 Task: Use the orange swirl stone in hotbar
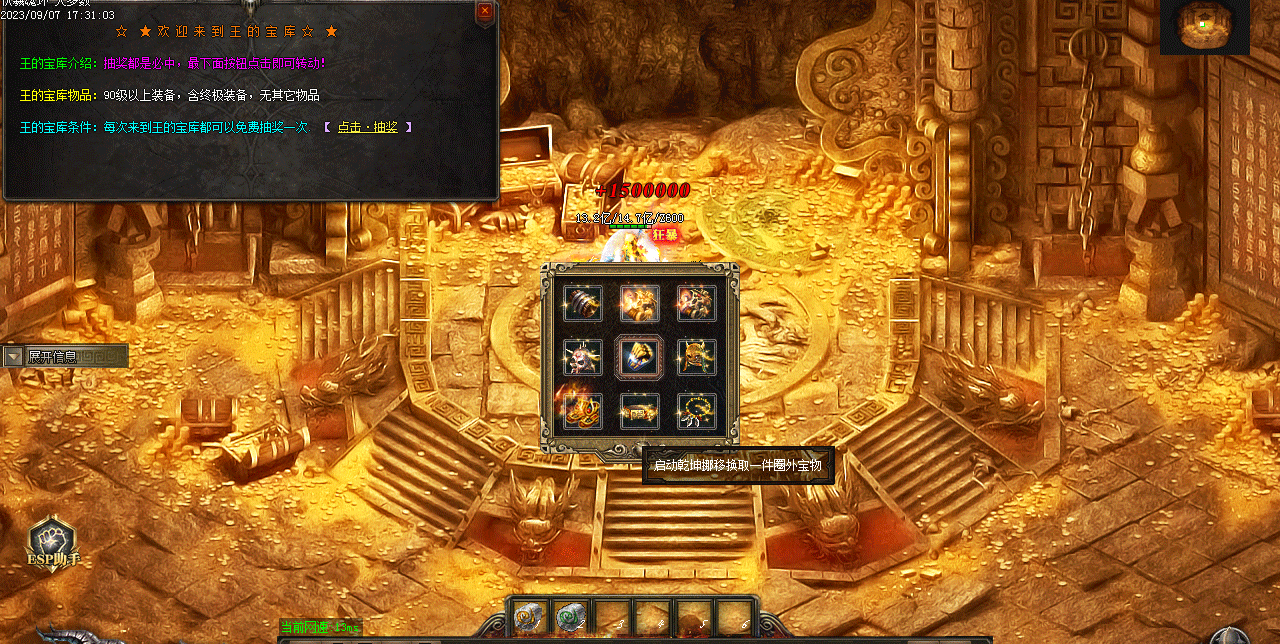point(529,618)
